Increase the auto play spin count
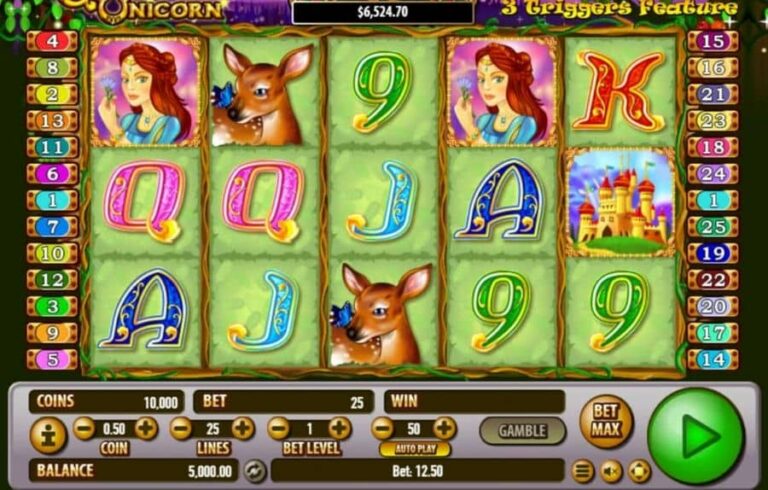This screenshot has height=490, width=768. (444, 429)
